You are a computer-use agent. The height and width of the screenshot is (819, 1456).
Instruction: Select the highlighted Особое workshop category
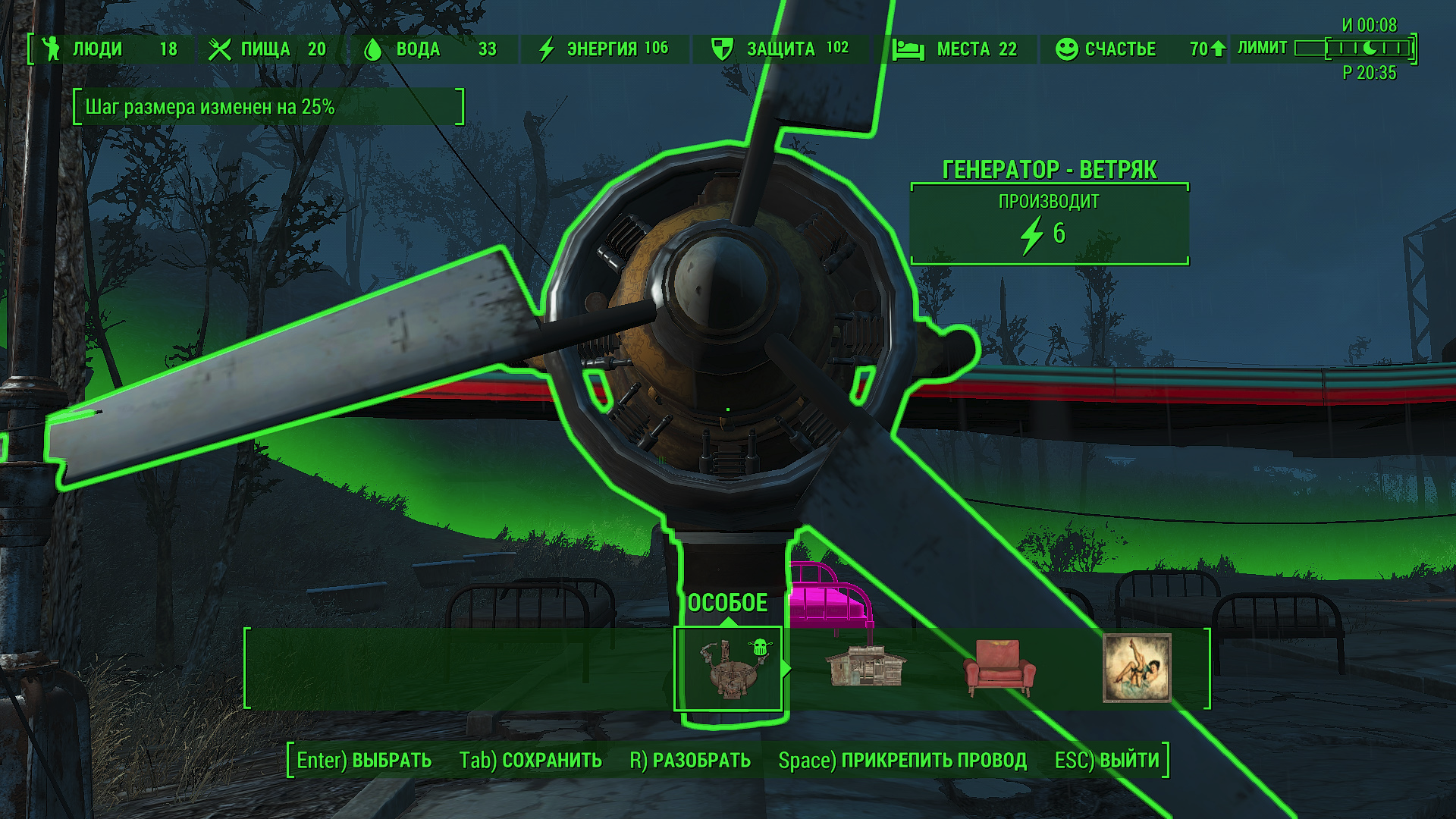point(728,669)
